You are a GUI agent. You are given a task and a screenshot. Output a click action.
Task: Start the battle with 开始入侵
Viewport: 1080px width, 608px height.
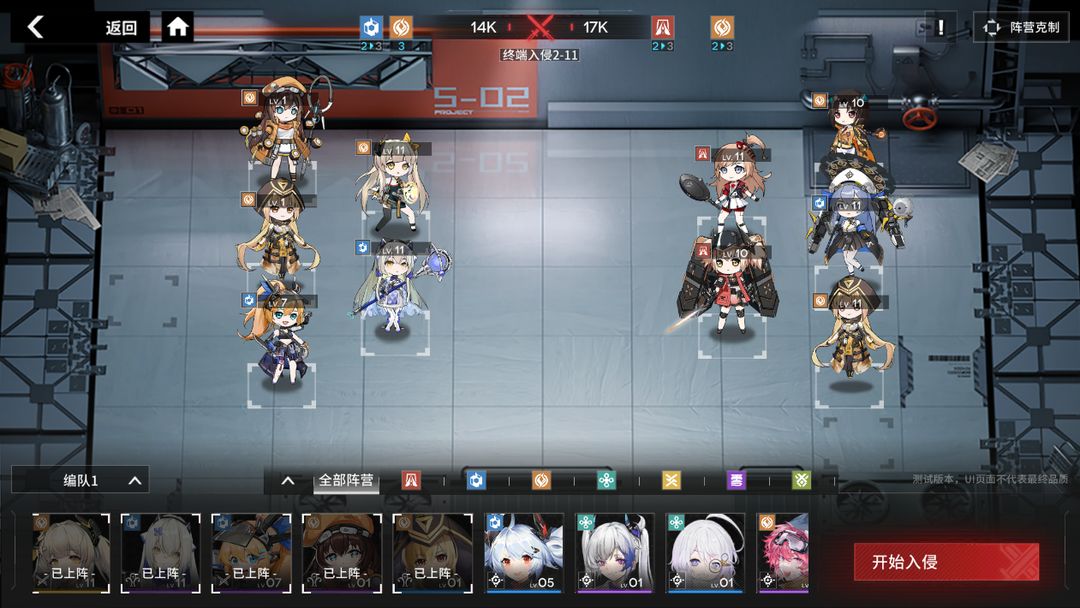tap(945, 562)
